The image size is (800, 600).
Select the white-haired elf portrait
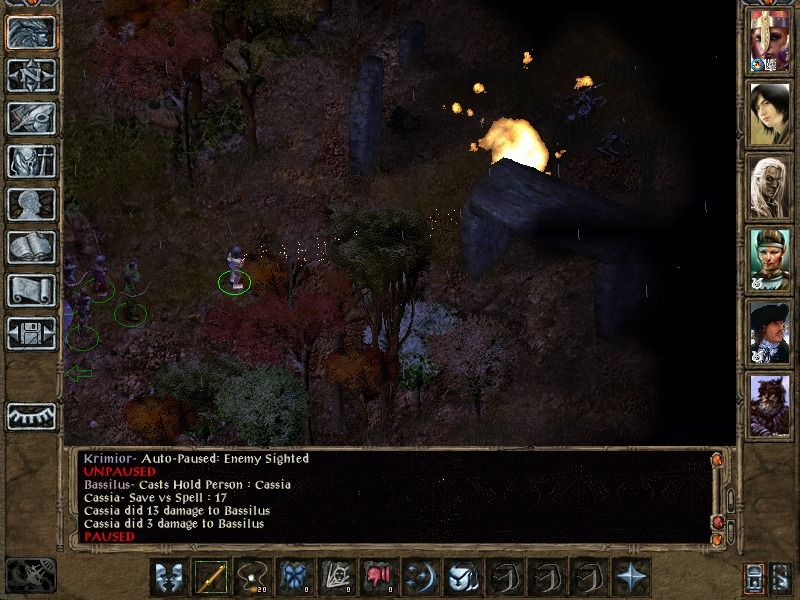(x=770, y=187)
